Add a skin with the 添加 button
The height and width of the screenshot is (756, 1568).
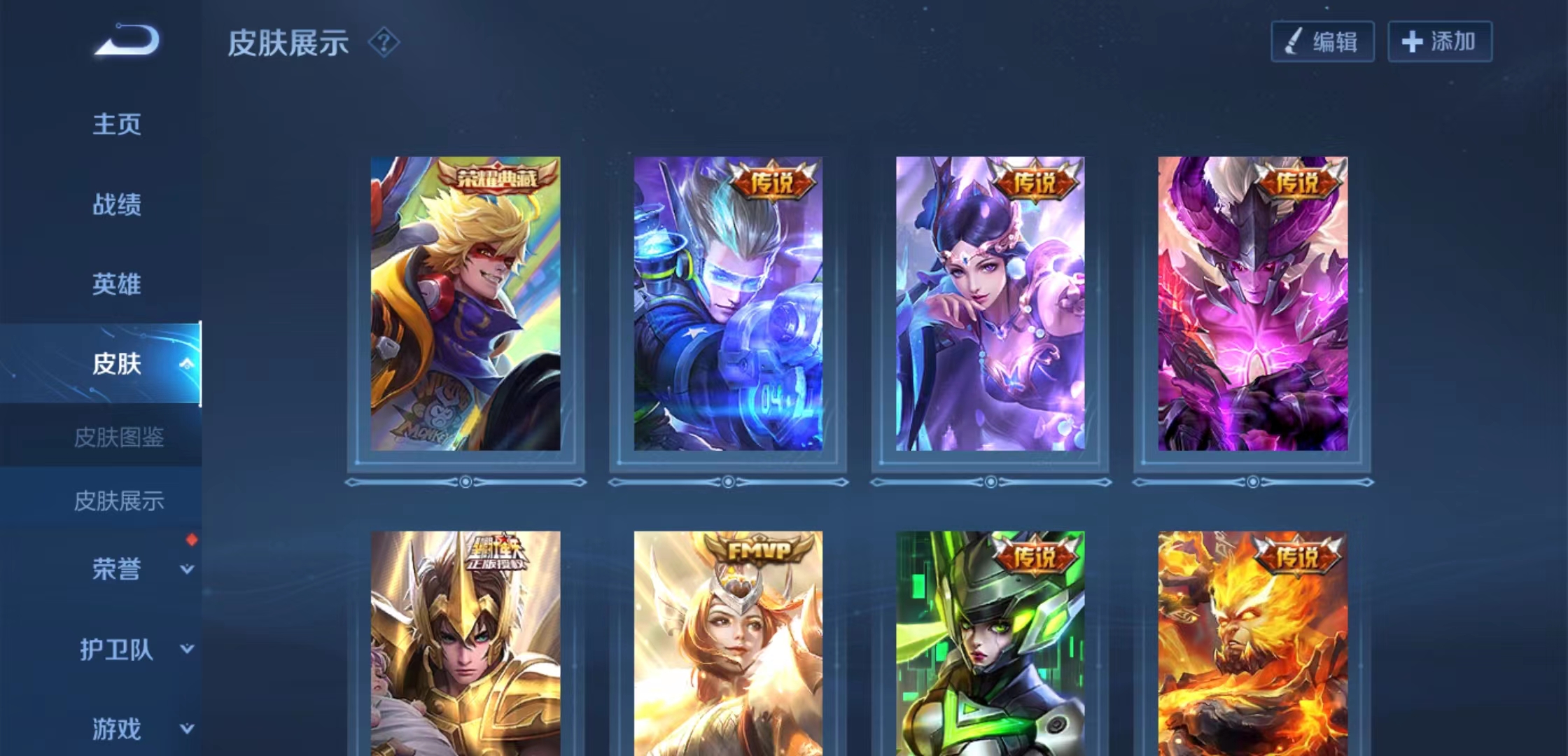tap(1440, 42)
